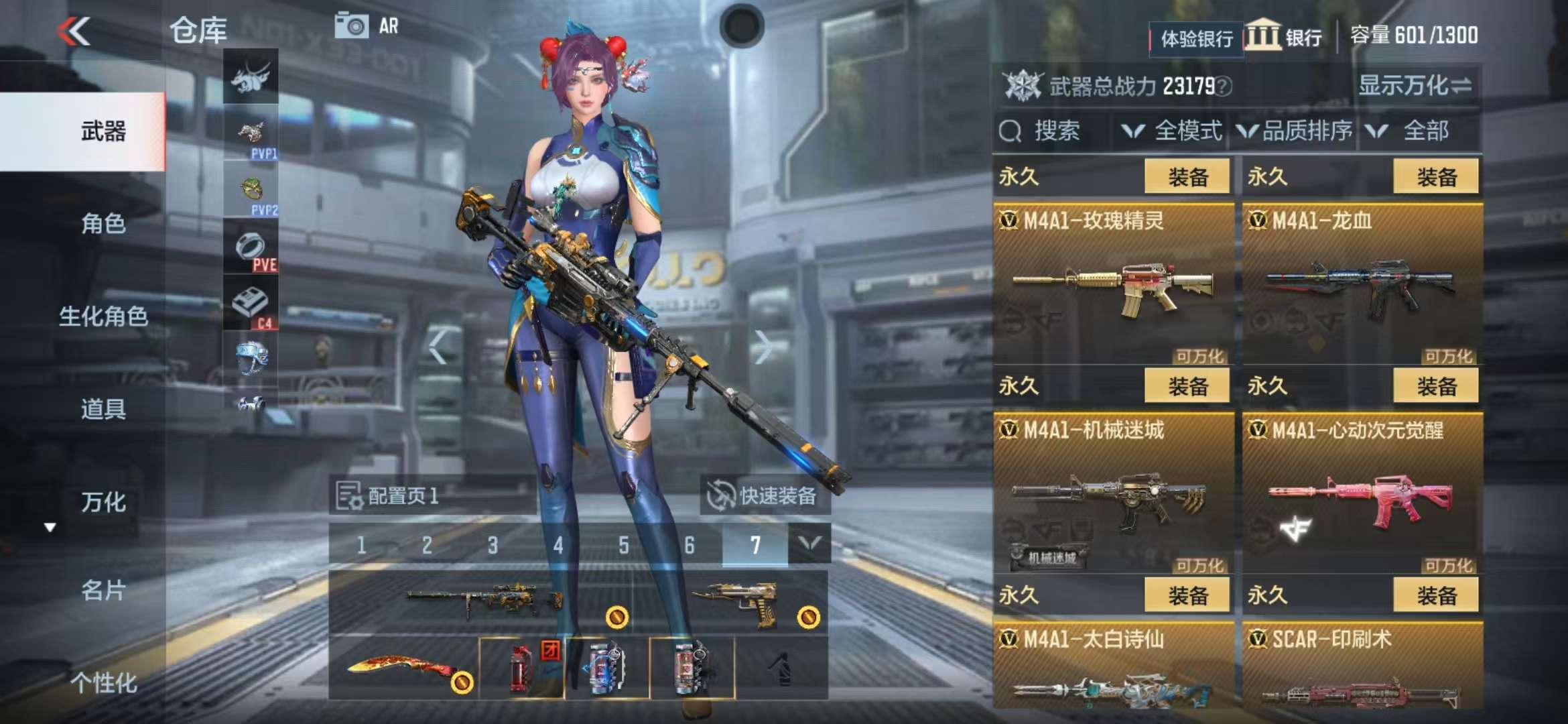Go back with the double-arrow button
Image resolution: width=1568 pixels, height=724 pixels.
(x=74, y=32)
